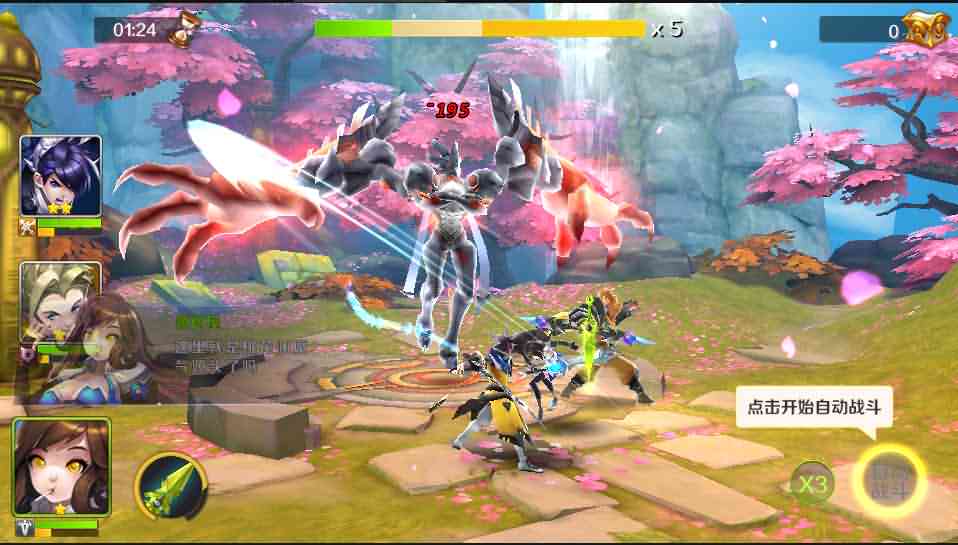Toggle the X3 battle speed button
The image size is (958, 545).
(x=812, y=485)
